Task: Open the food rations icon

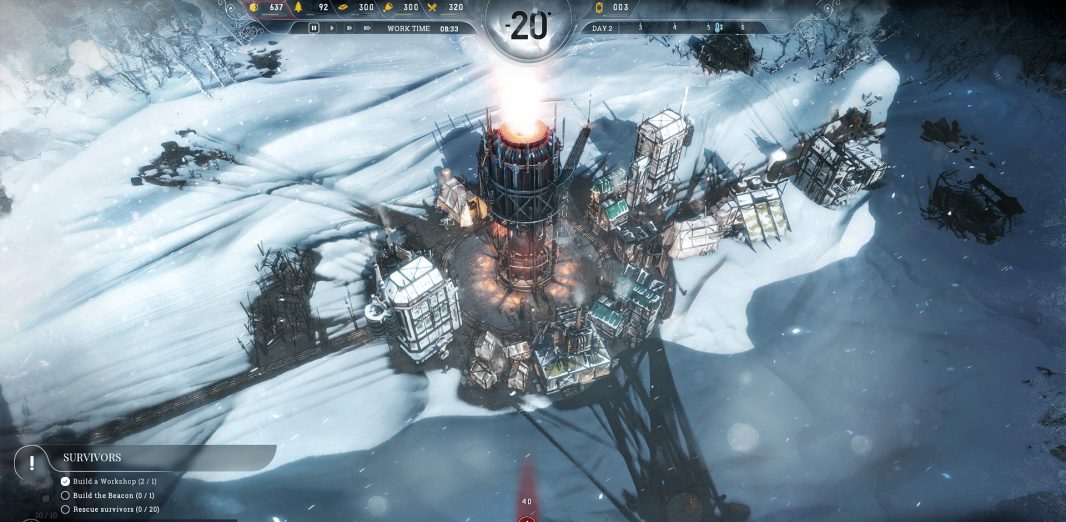Action: pyautogui.click(x=431, y=7)
